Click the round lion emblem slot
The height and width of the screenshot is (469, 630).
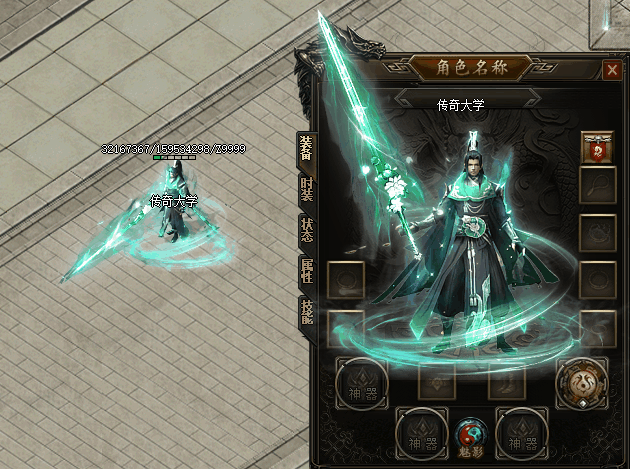pyautogui.click(x=581, y=382)
